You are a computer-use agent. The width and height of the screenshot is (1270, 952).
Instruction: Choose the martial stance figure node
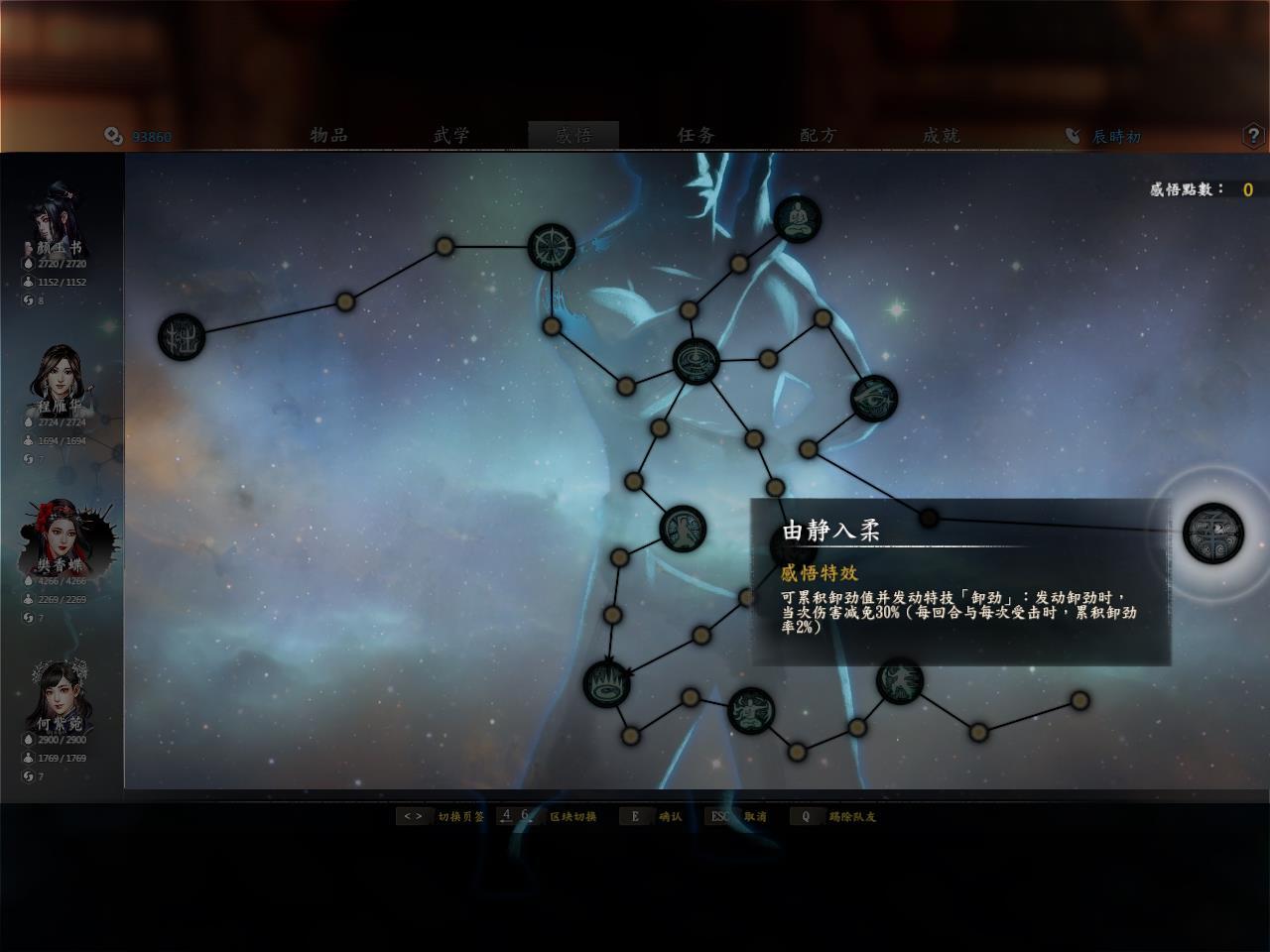pos(900,680)
